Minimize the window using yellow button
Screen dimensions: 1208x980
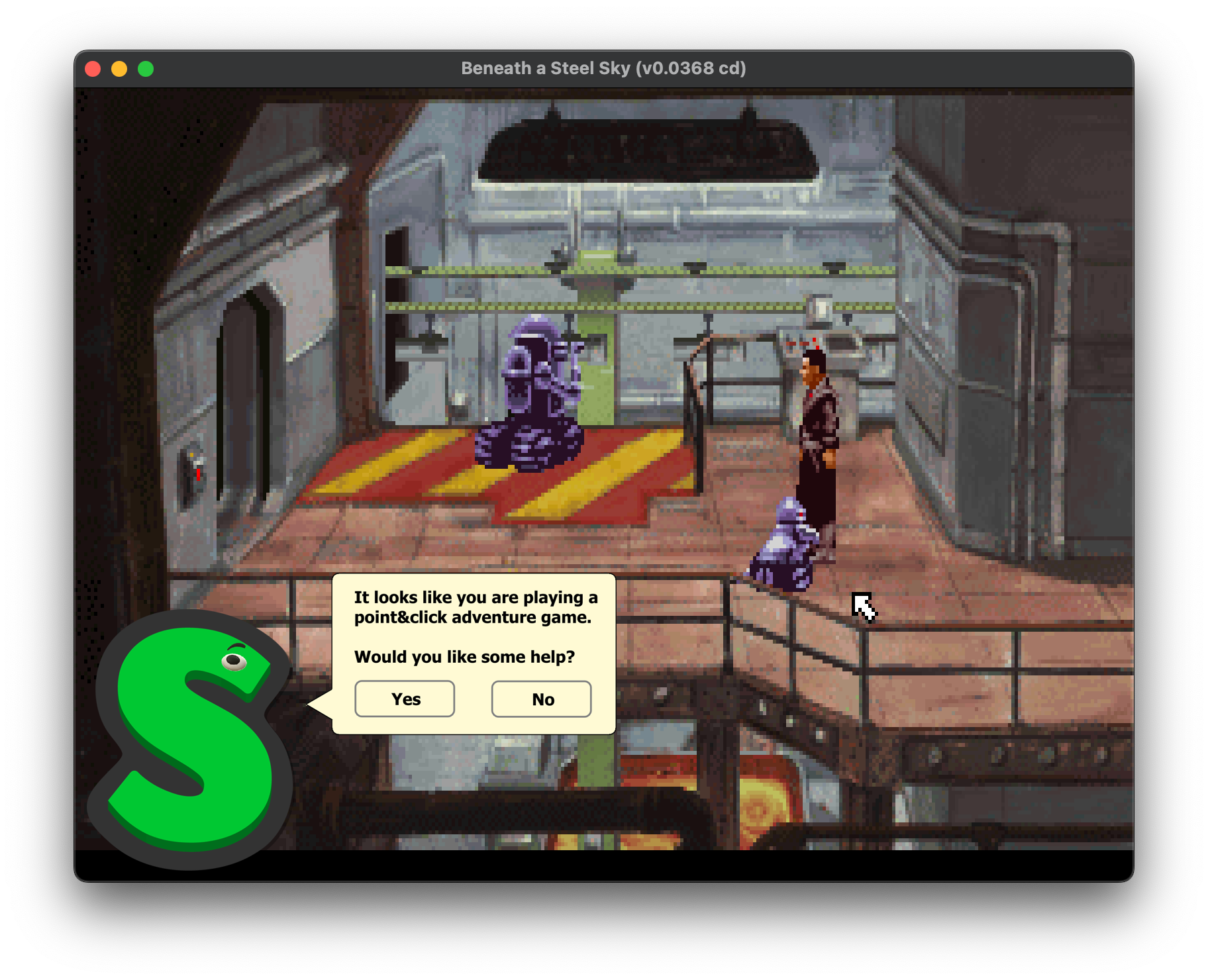(119, 69)
